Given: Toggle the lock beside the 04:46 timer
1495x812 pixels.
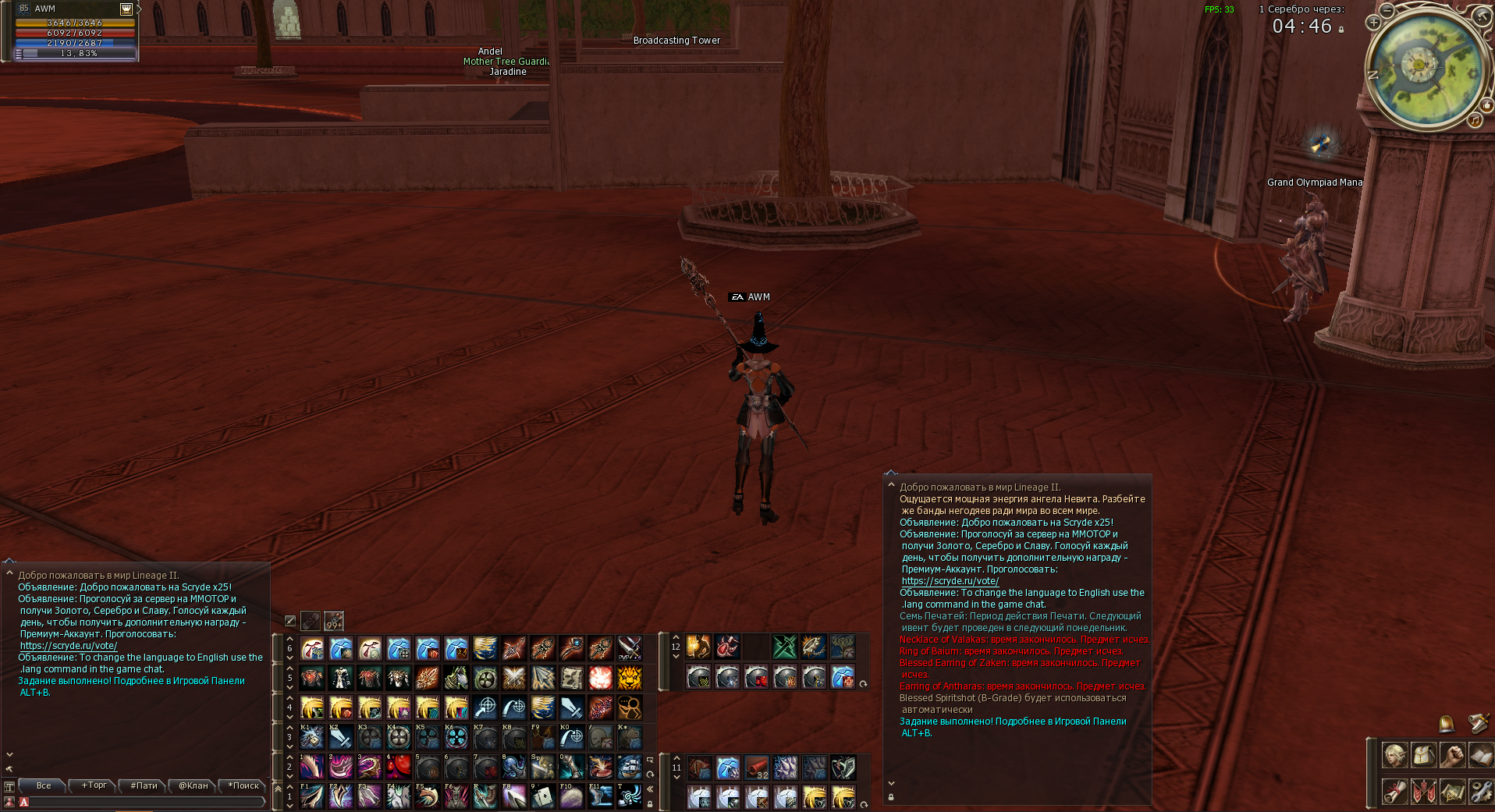Looking at the screenshot, I should [x=1341, y=30].
